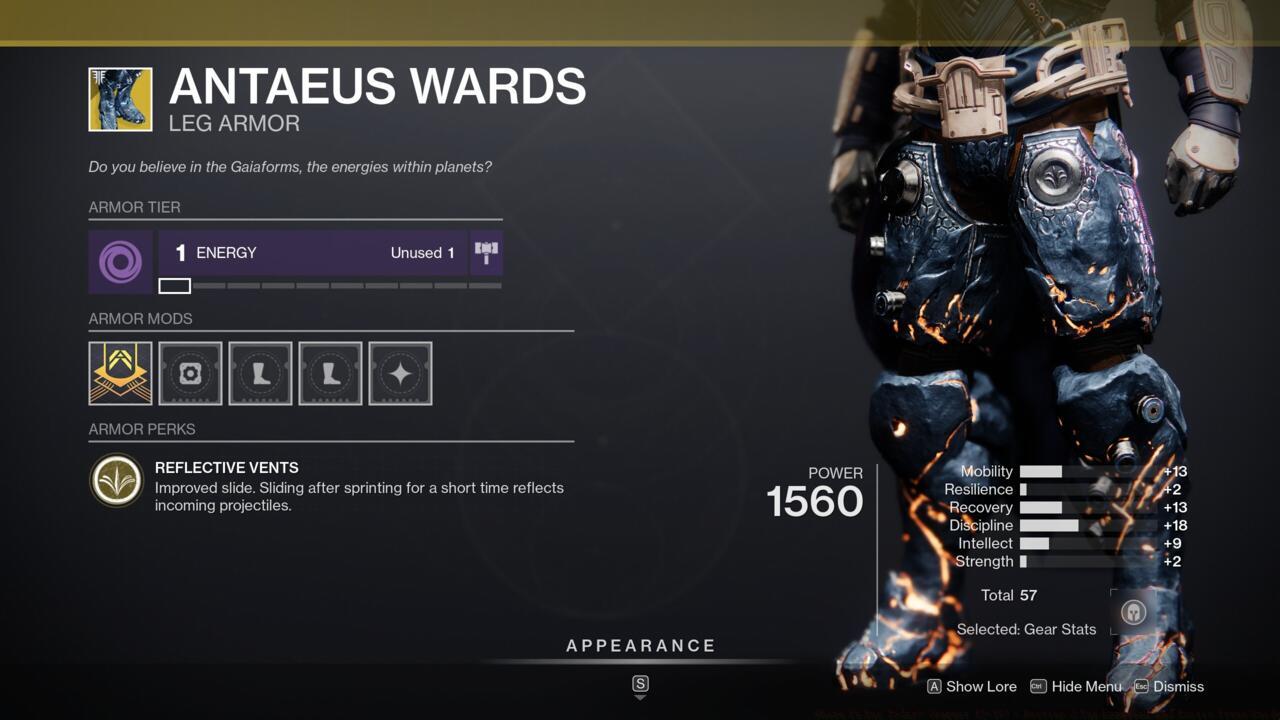The height and width of the screenshot is (720, 1280).
Task: Open the general armor mod socket
Action: point(190,373)
